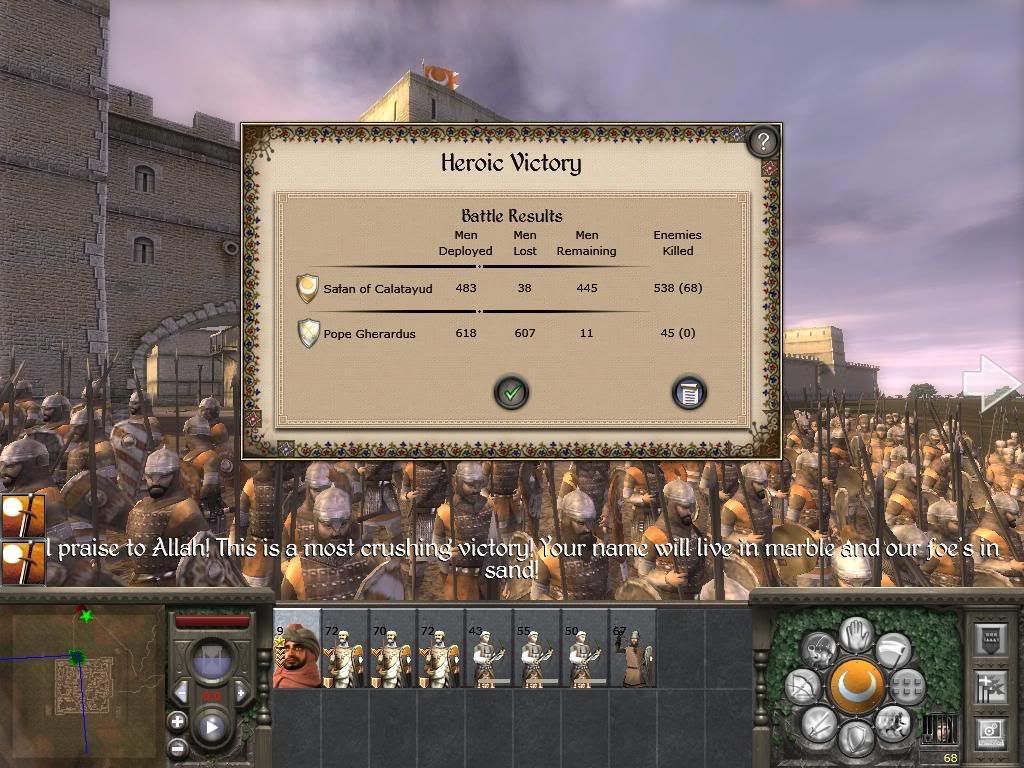Zoom in the minimap with plus button
Viewport: 1024px width, 768px height.
coord(178,721)
